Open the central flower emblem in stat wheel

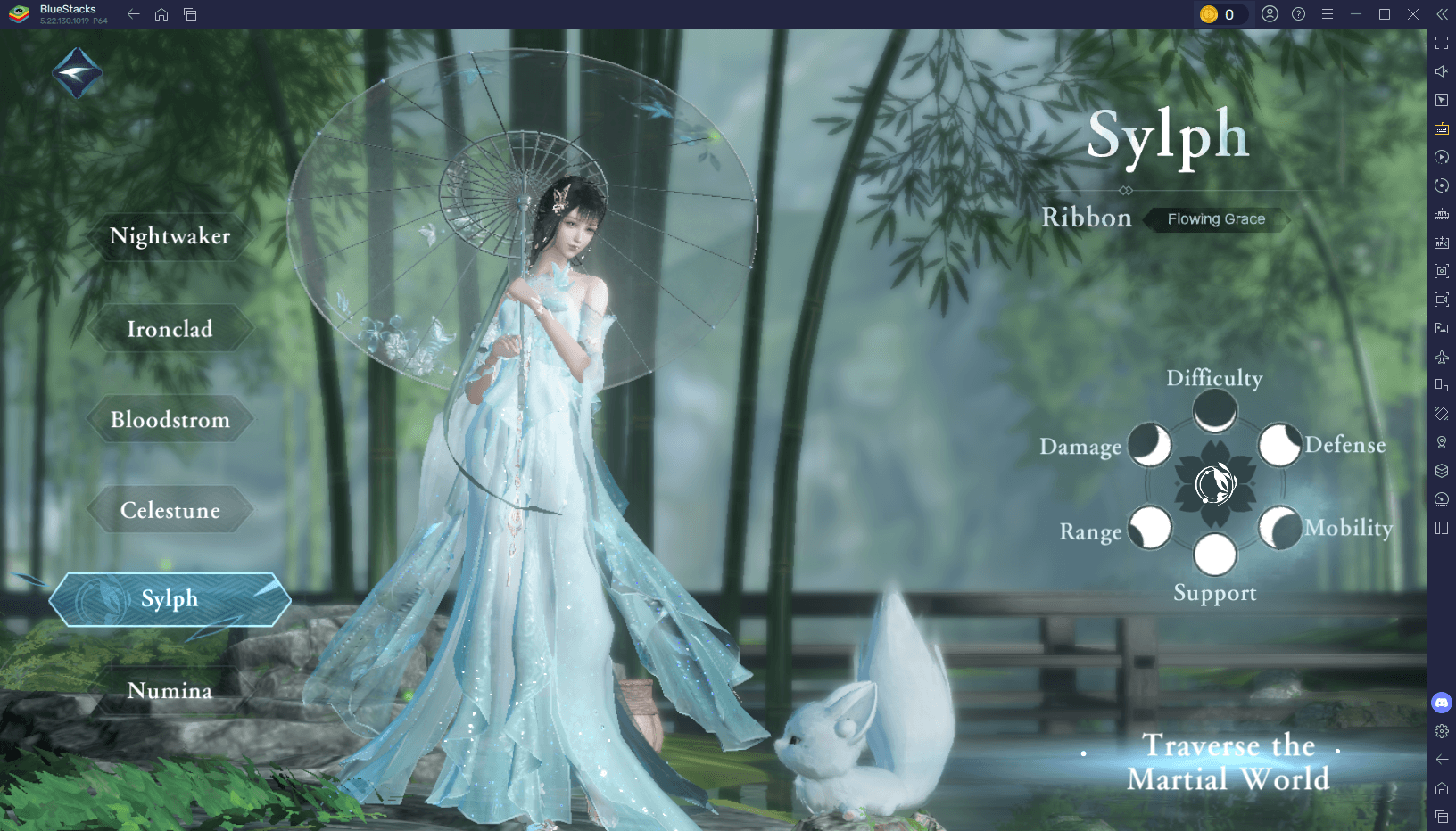[1214, 484]
